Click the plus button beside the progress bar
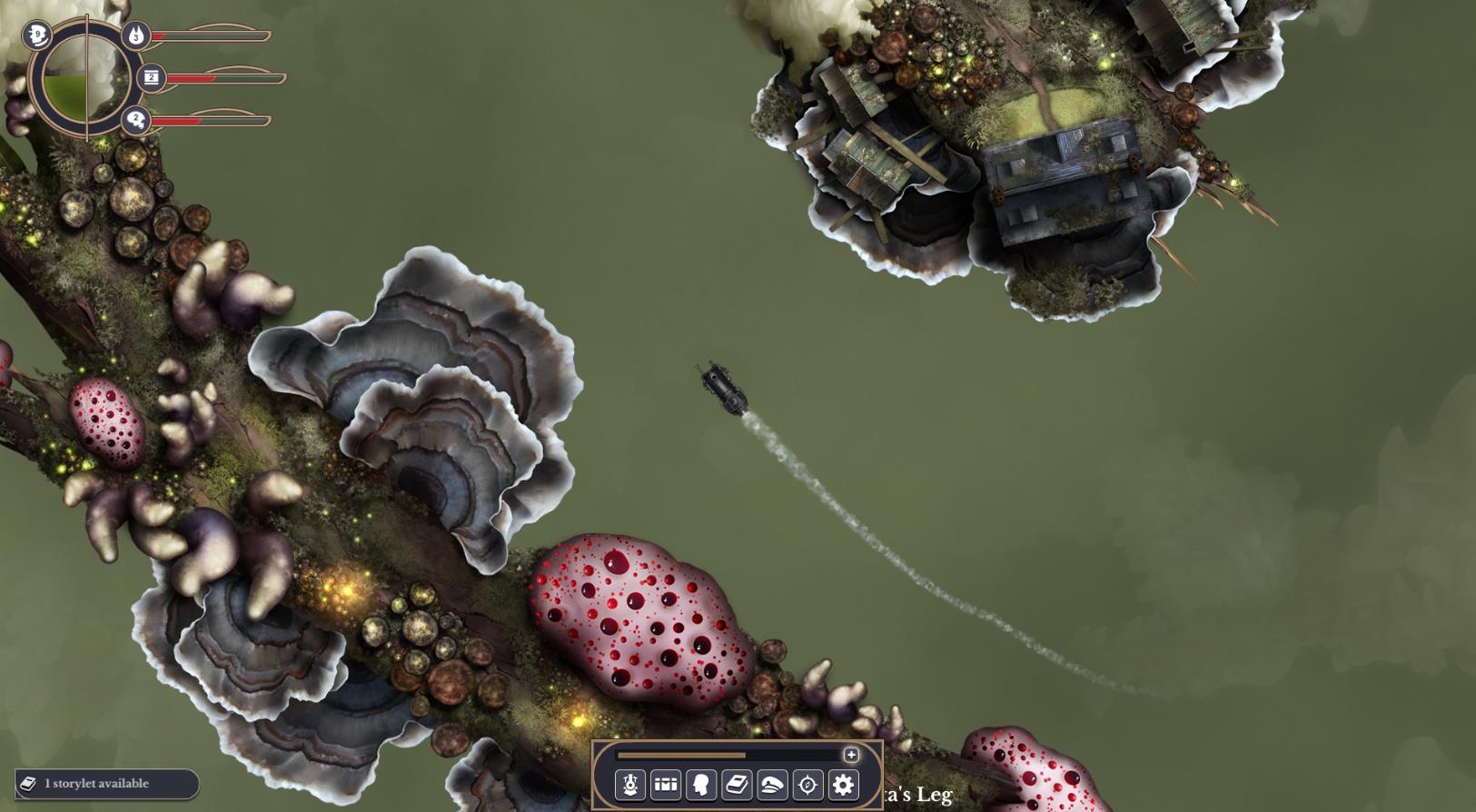Viewport: 1476px width, 812px height. (x=851, y=755)
